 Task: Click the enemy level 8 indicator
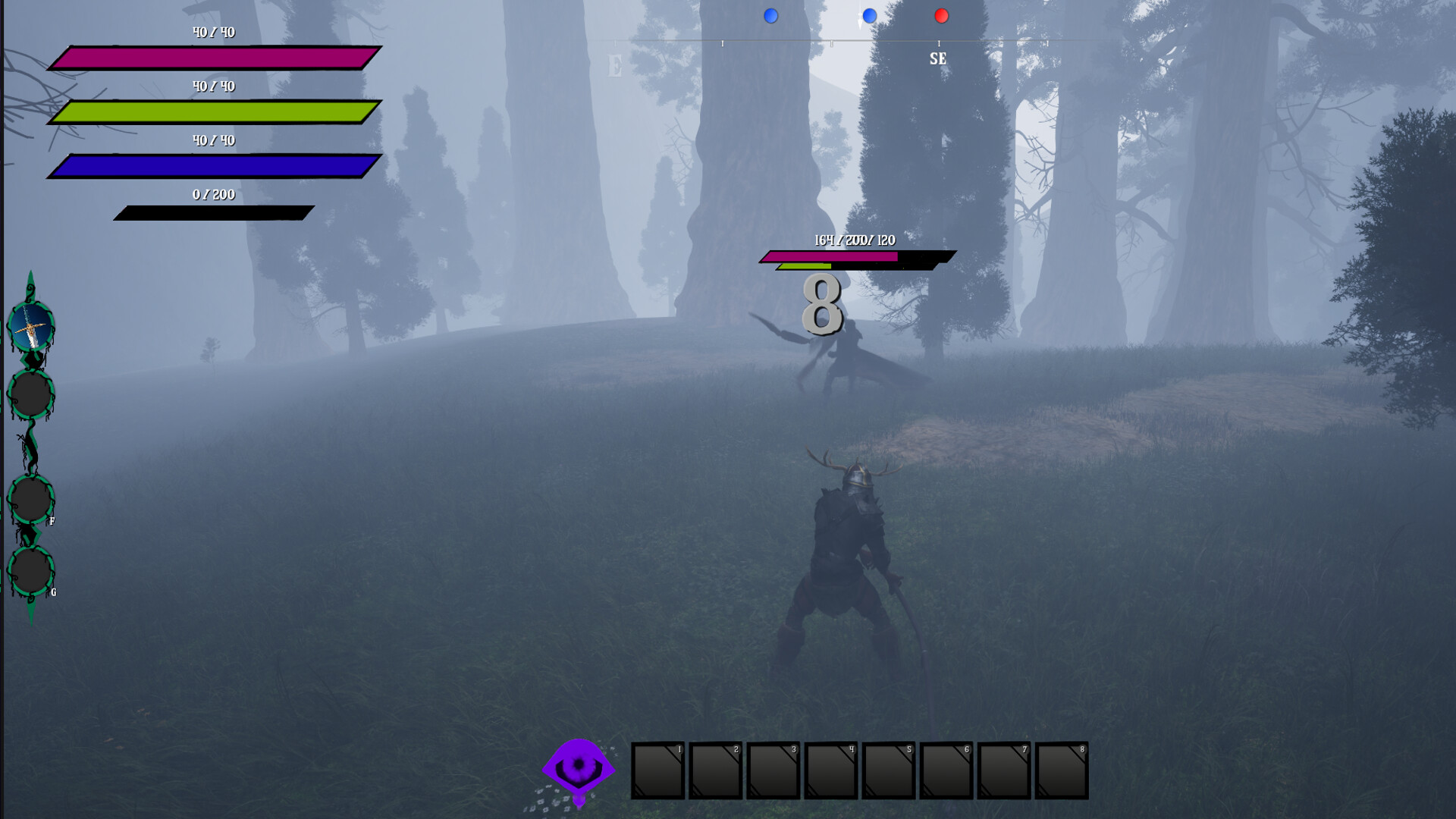coord(821,303)
